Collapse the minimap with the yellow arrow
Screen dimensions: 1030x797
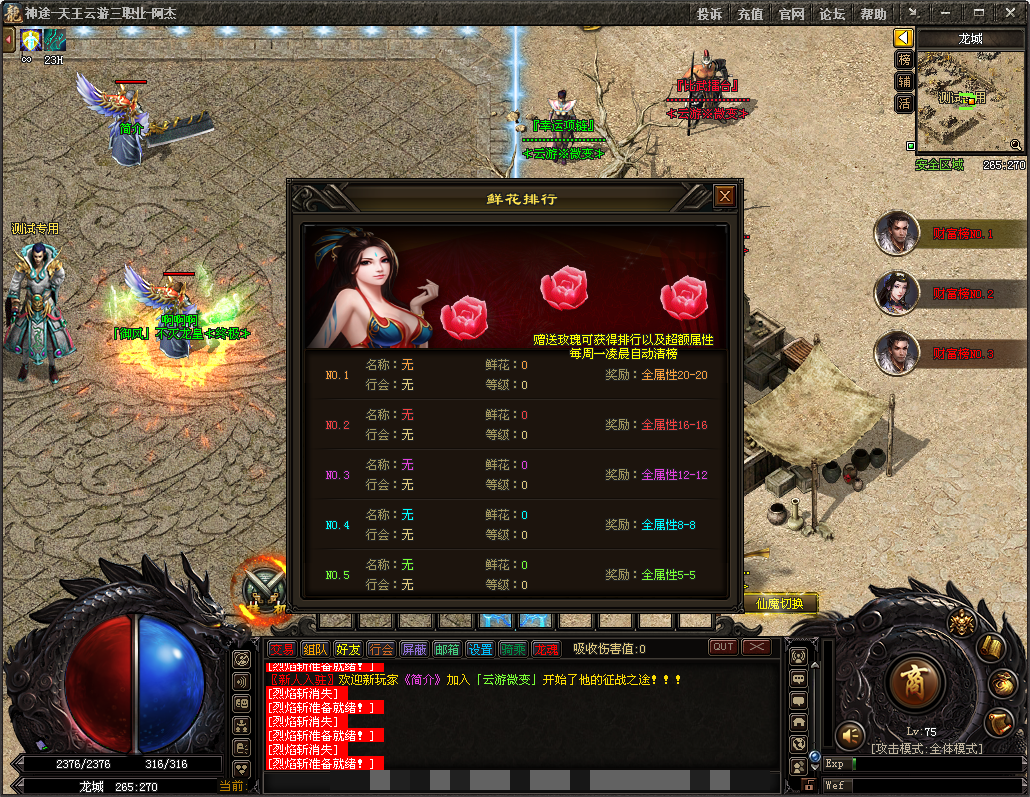click(x=904, y=38)
